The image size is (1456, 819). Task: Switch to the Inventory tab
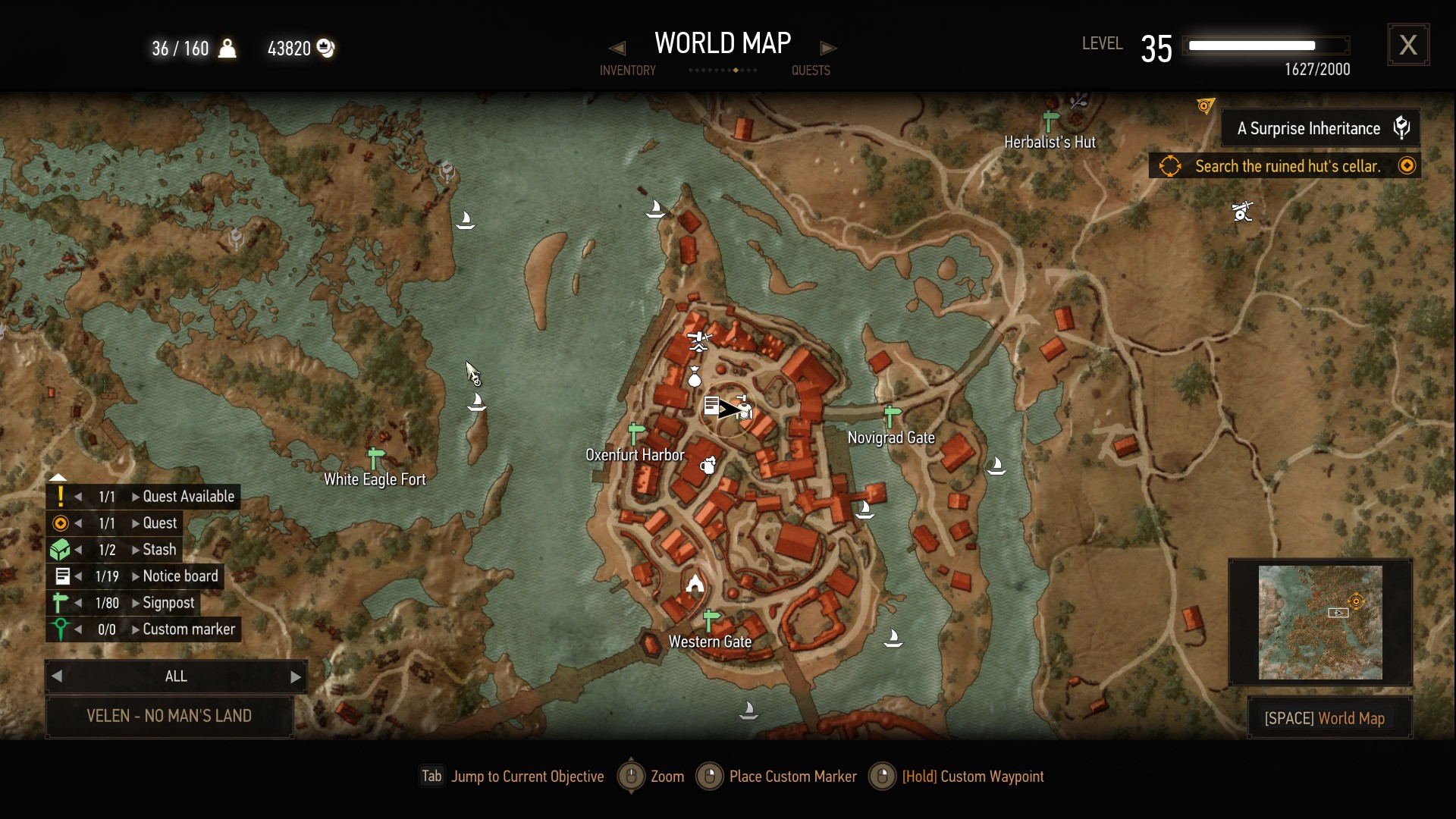(x=627, y=71)
